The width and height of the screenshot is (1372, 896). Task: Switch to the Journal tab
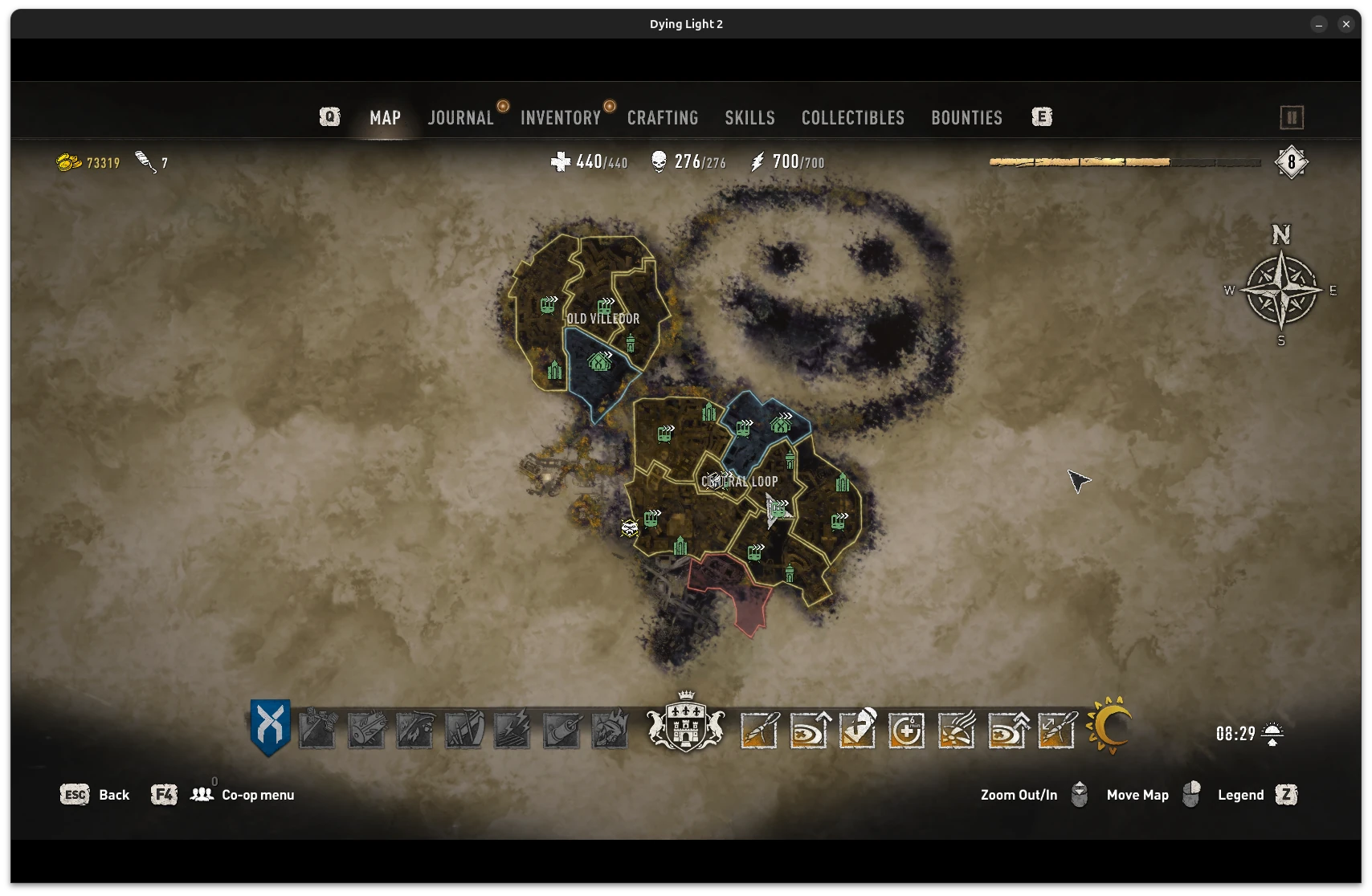click(460, 118)
